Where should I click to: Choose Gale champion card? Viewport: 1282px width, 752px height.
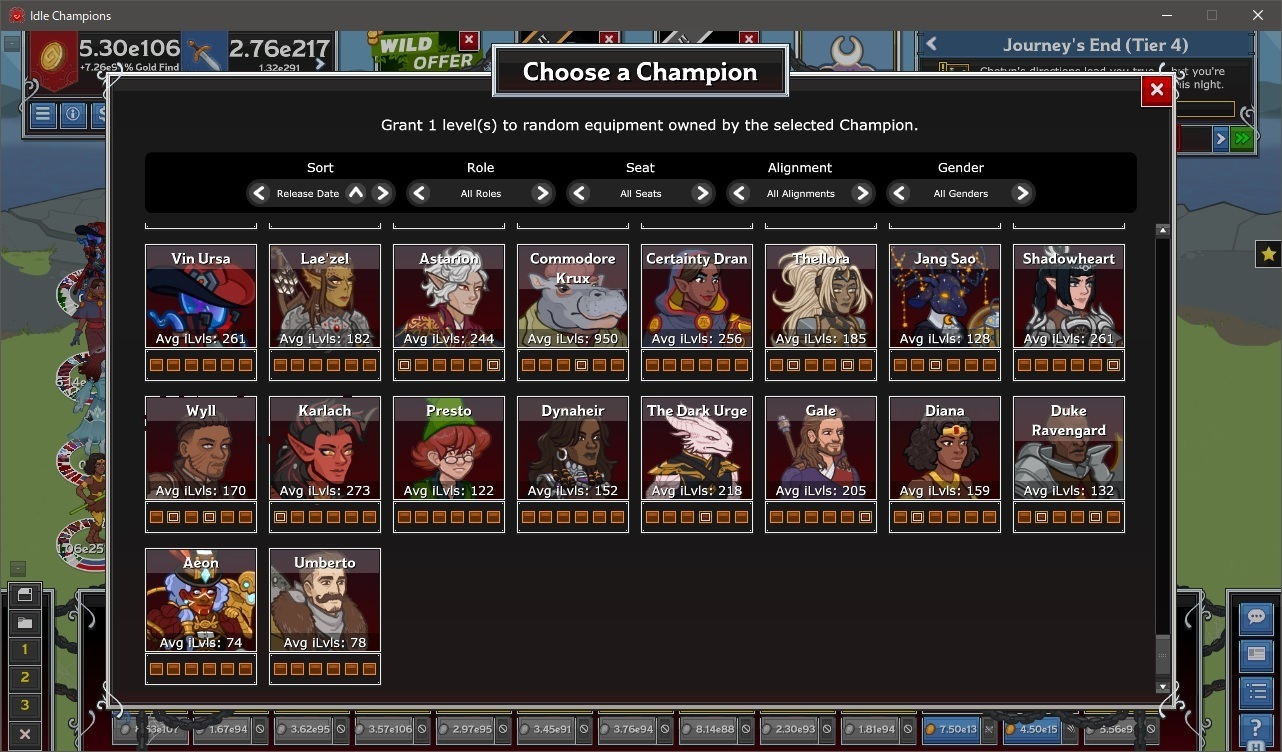coord(821,449)
